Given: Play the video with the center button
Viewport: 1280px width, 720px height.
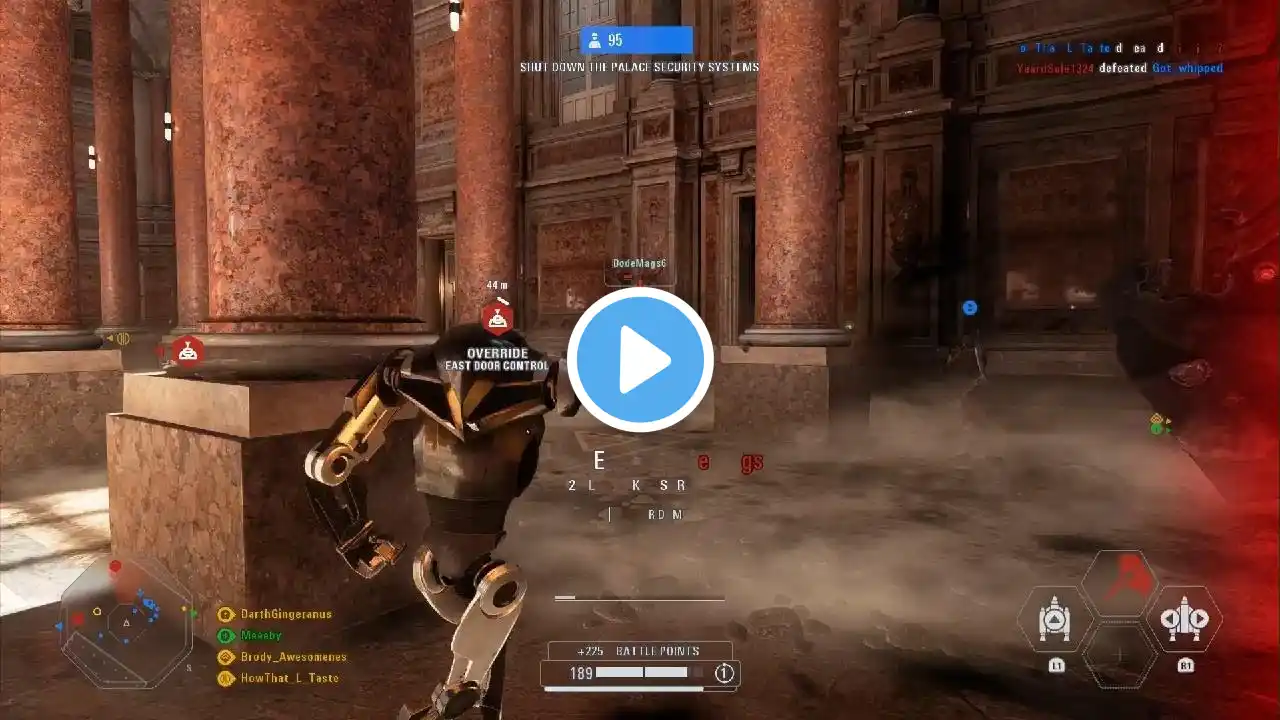Looking at the screenshot, I should [640, 360].
